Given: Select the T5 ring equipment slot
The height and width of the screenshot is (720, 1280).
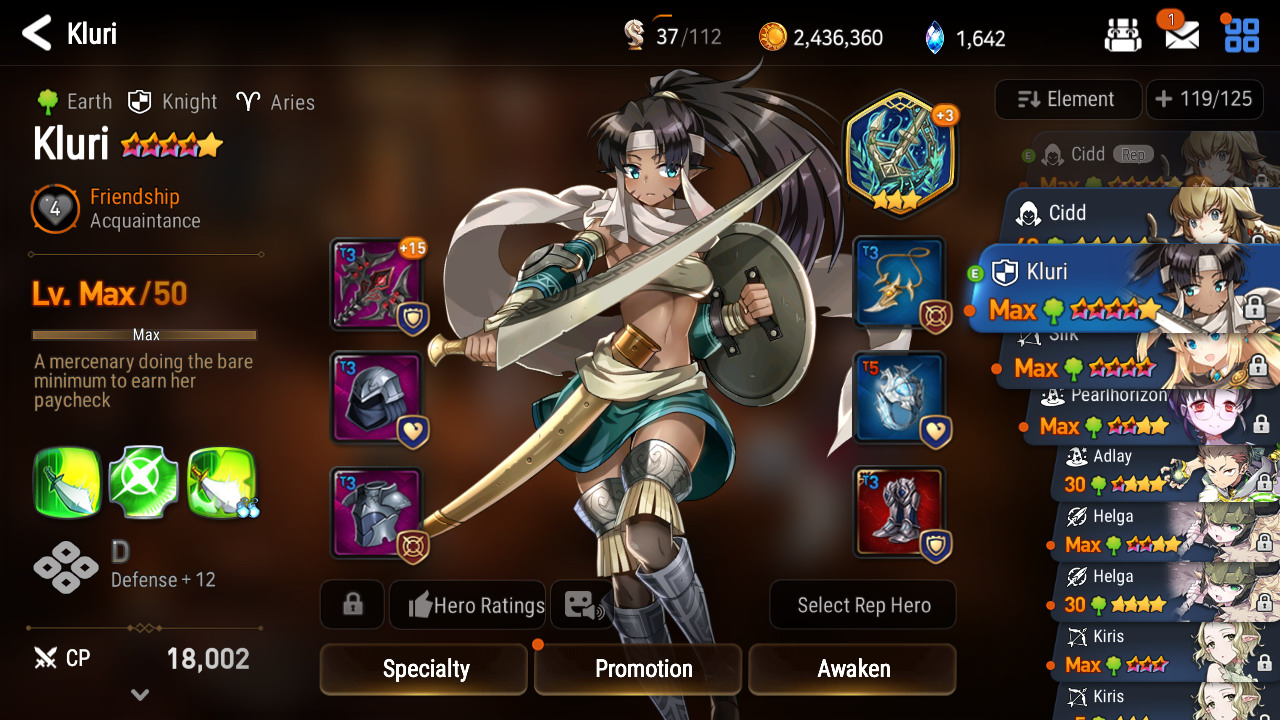Looking at the screenshot, I should (899, 398).
